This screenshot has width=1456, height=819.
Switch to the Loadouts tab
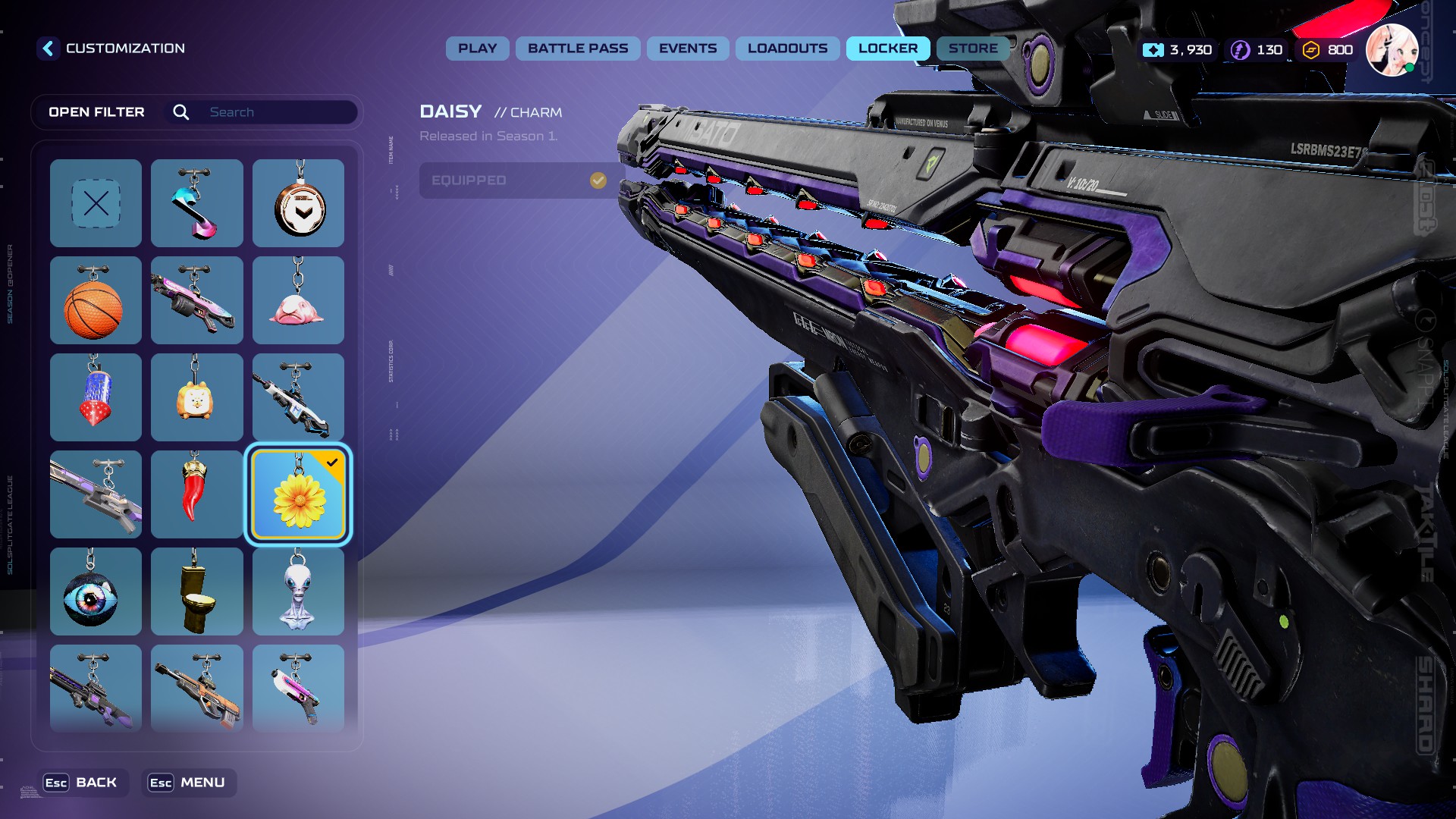tap(787, 49)
